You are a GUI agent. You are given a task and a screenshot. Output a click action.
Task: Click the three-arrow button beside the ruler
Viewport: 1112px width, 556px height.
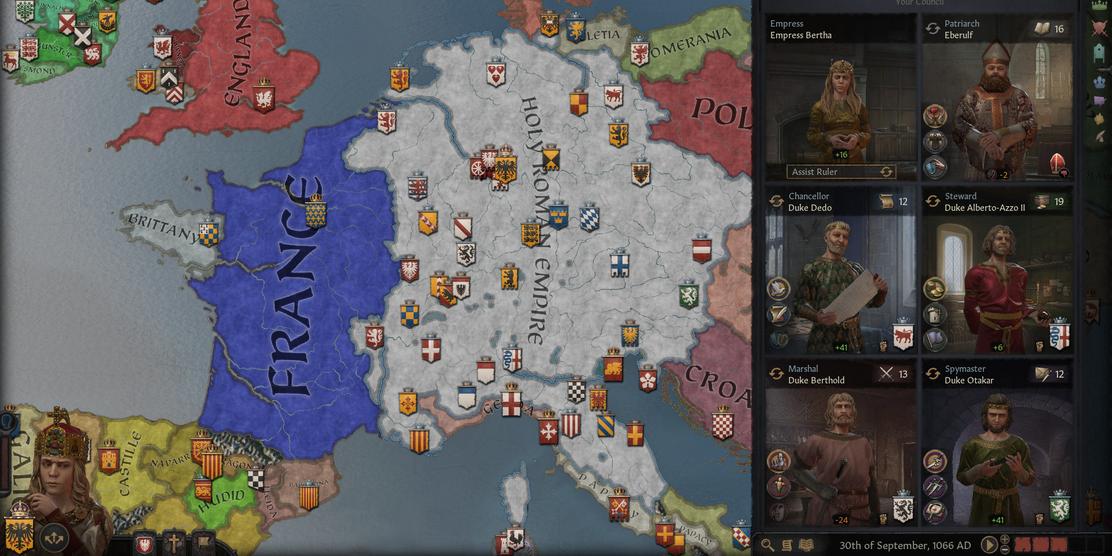pyautogui.click(x=54, y=536)
